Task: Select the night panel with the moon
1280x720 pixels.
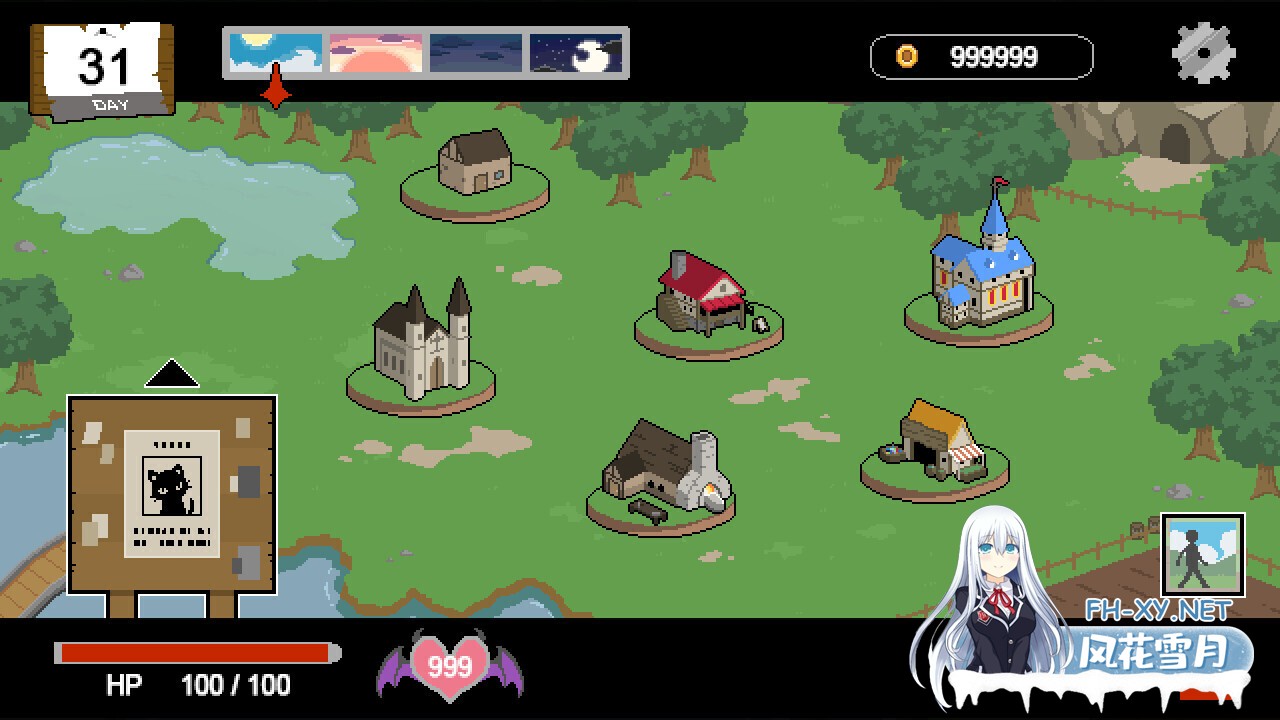Action: [x=575, y=54]
